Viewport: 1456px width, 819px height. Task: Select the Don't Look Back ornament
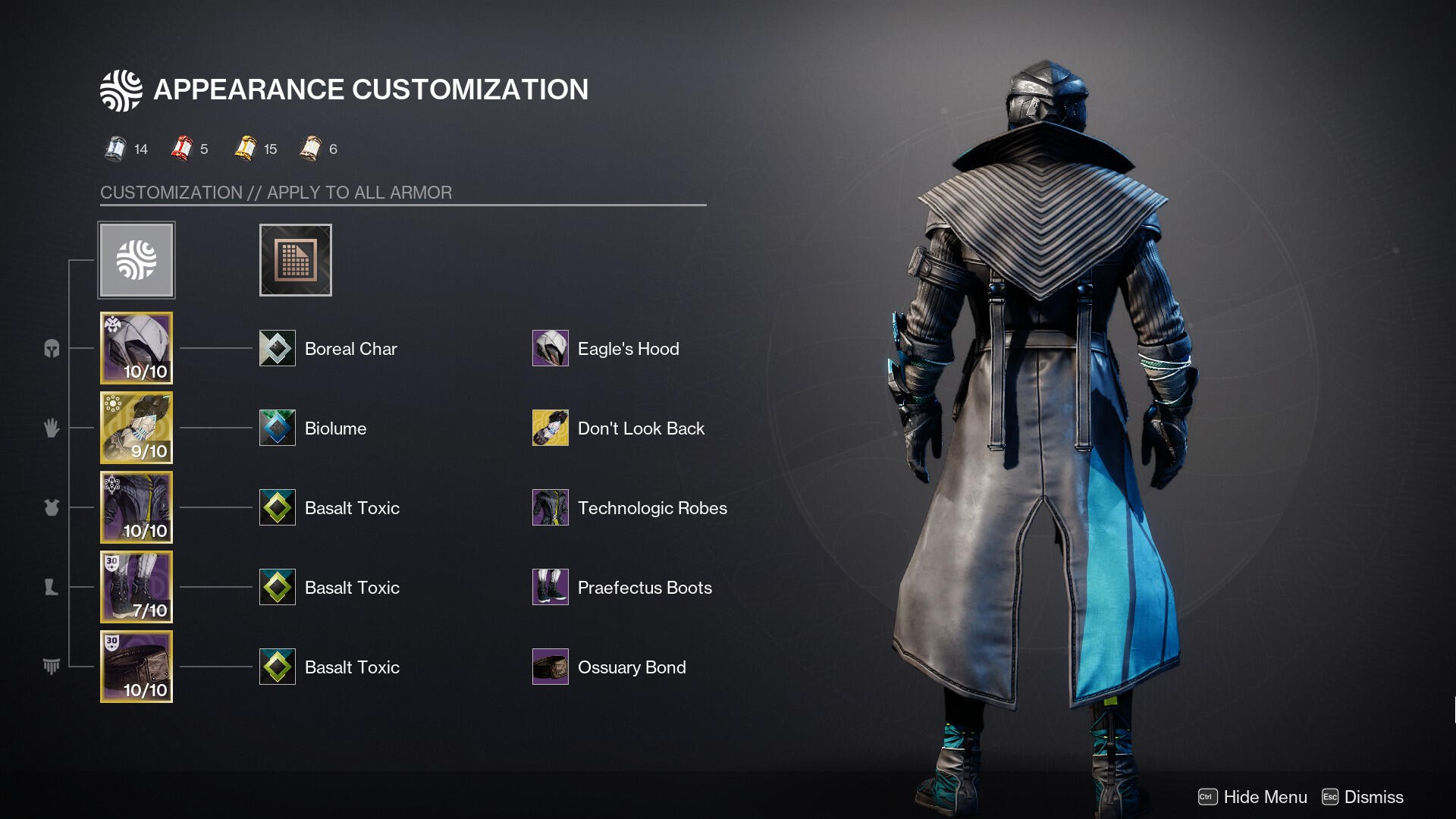(551, 428)
